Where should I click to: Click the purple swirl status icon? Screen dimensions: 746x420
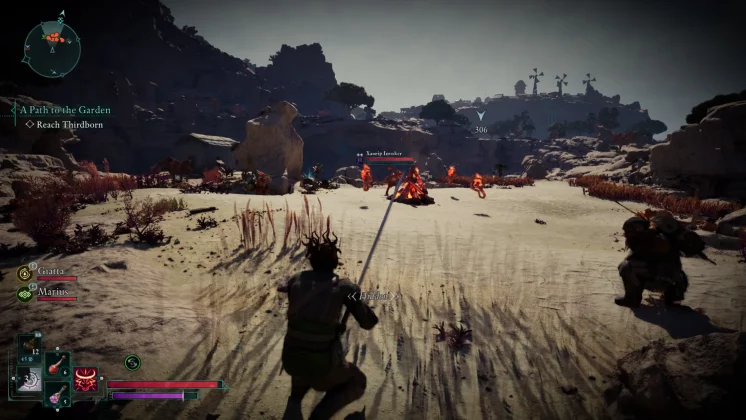coord(132,362)
